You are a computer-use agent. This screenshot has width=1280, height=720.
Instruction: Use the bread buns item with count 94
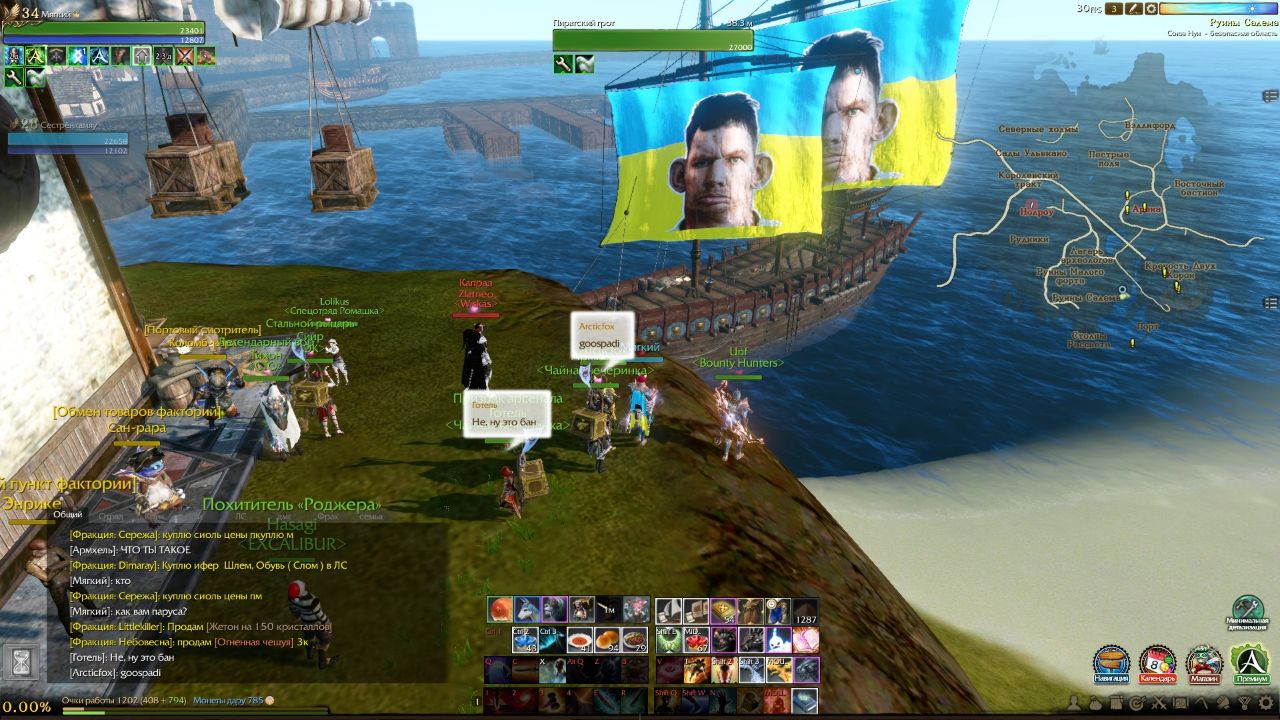(607, 640)
